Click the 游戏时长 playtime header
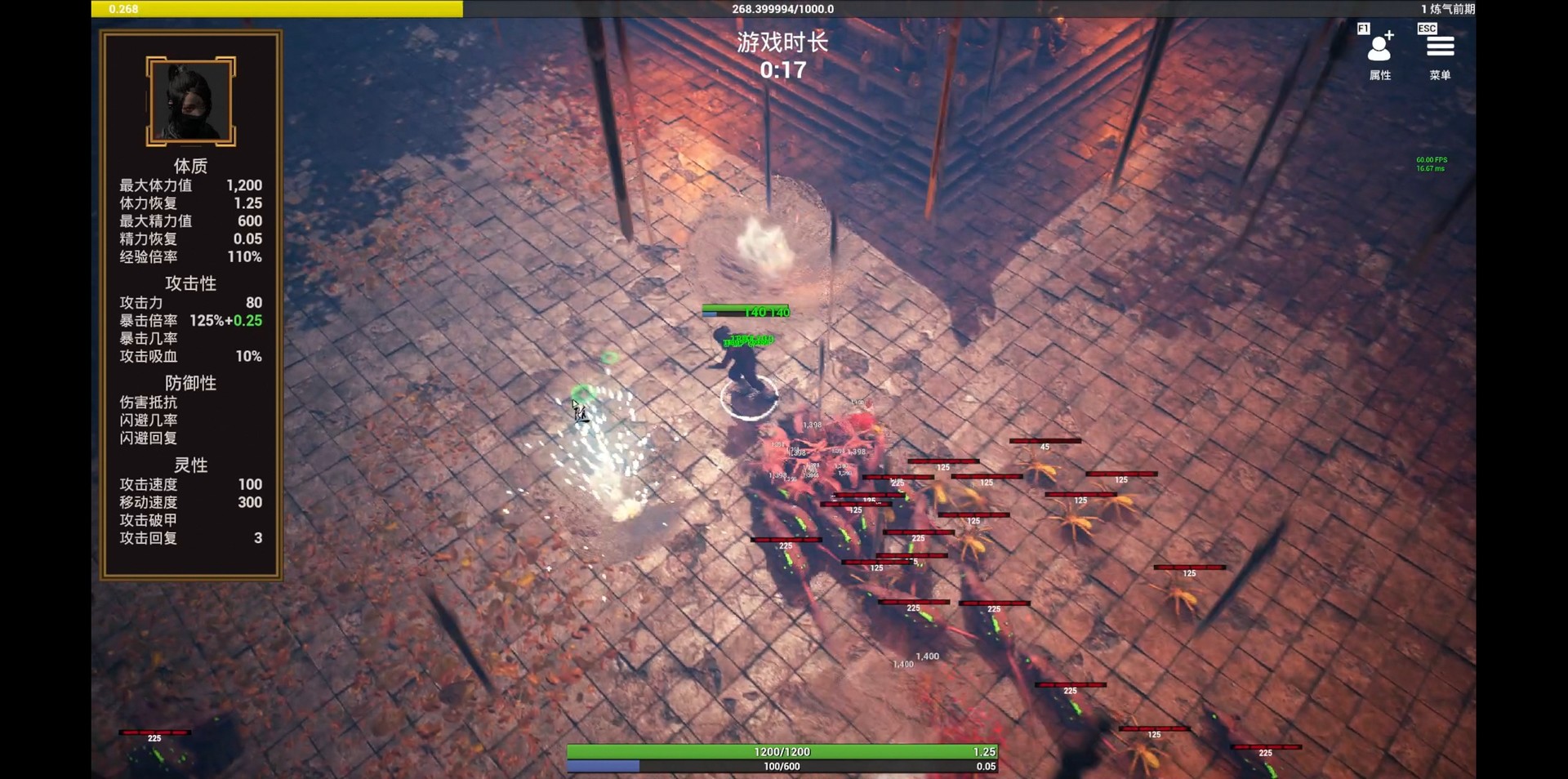Image resolution: width=1568 pixels, height=779 pixels. click(782, 43)
